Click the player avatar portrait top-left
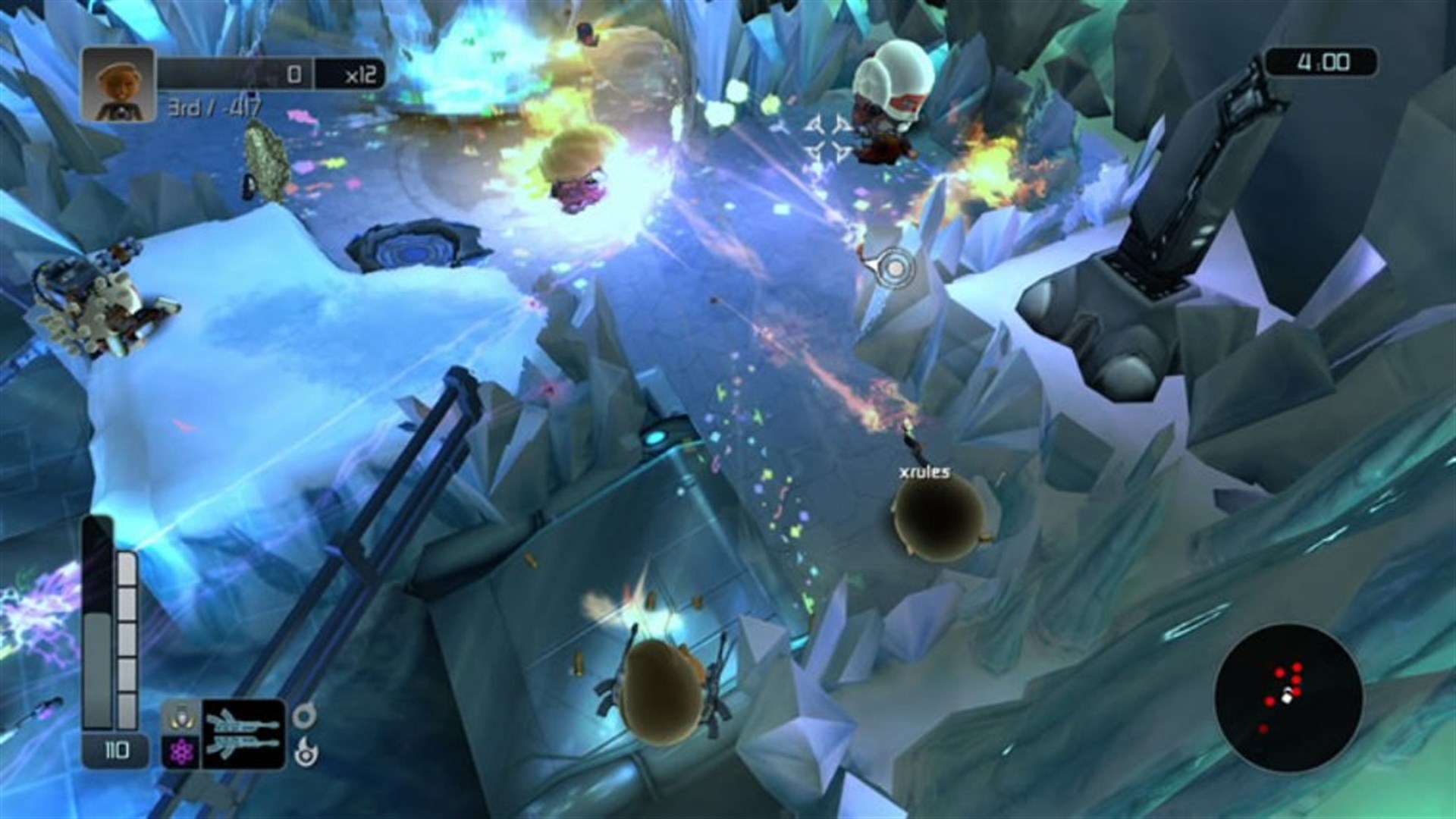Screen dimensions: 1456x819 pos(118,85)
